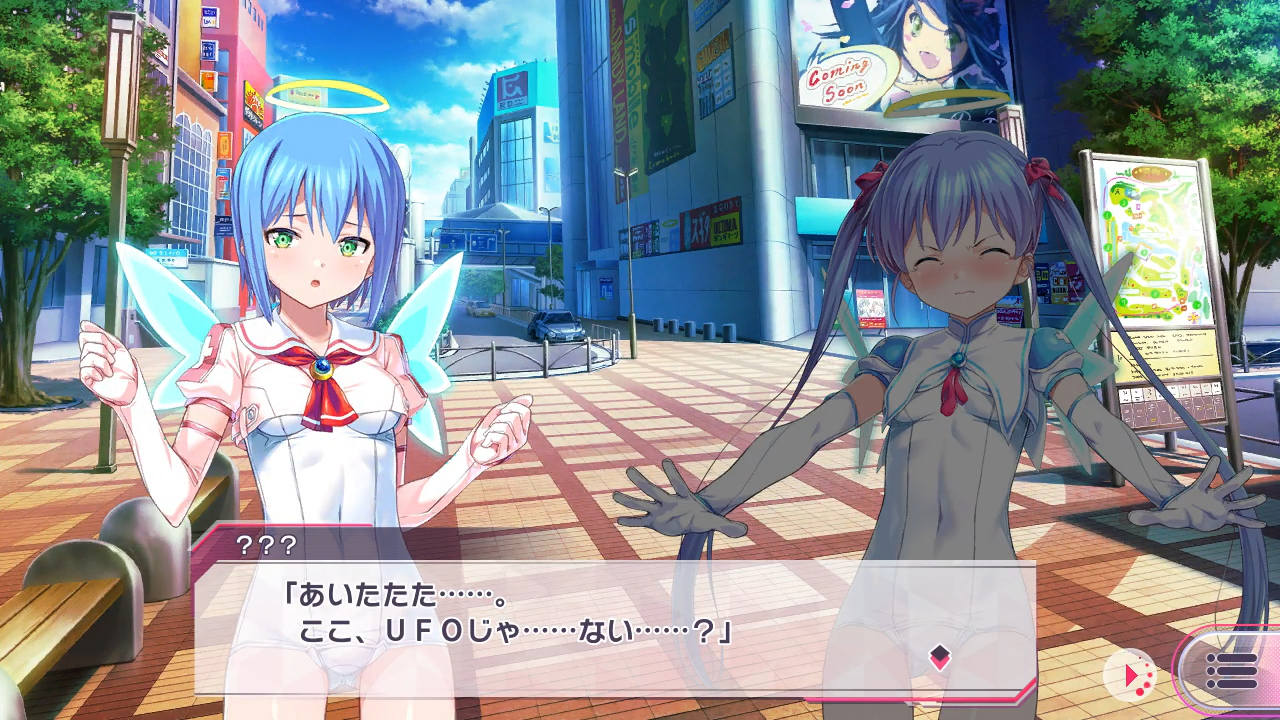Advance dialogue via the pink diamond indicator
The width and height of the screenshot is (1280, 720).
[939, 657]
